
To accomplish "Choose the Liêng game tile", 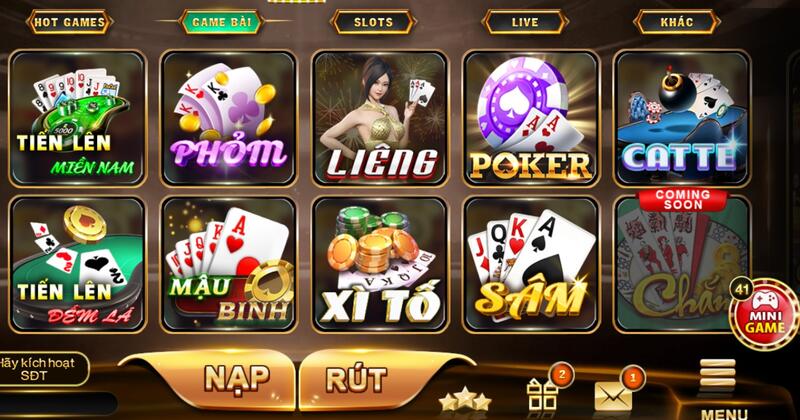I will pos(379,117).
